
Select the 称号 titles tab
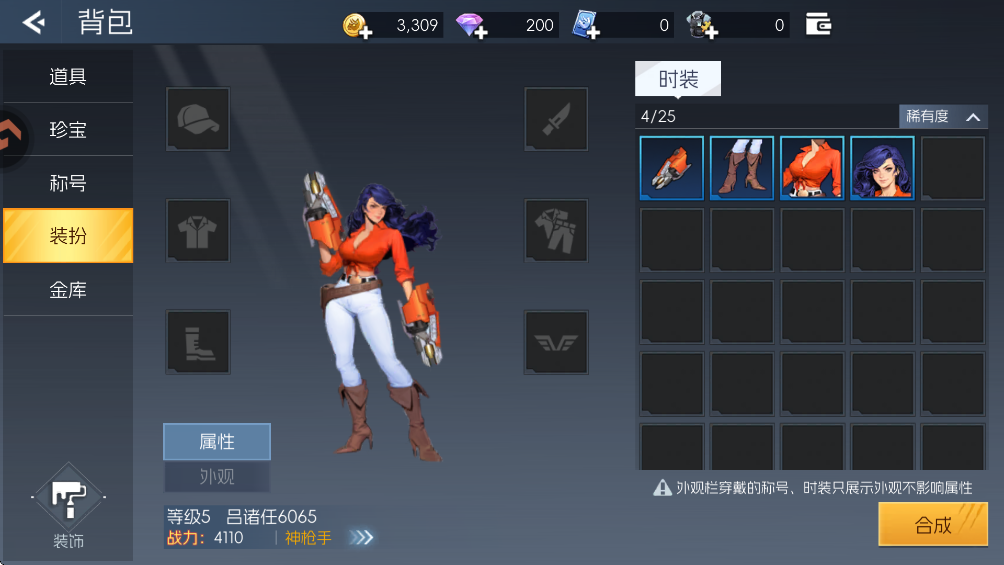[x=68, y=183]
